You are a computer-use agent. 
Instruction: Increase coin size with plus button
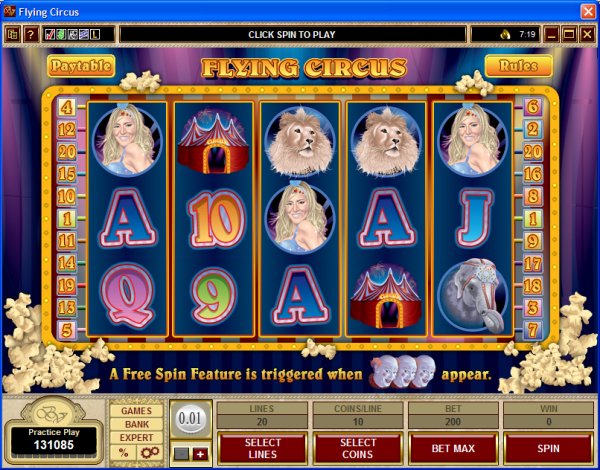coord(200,455)
